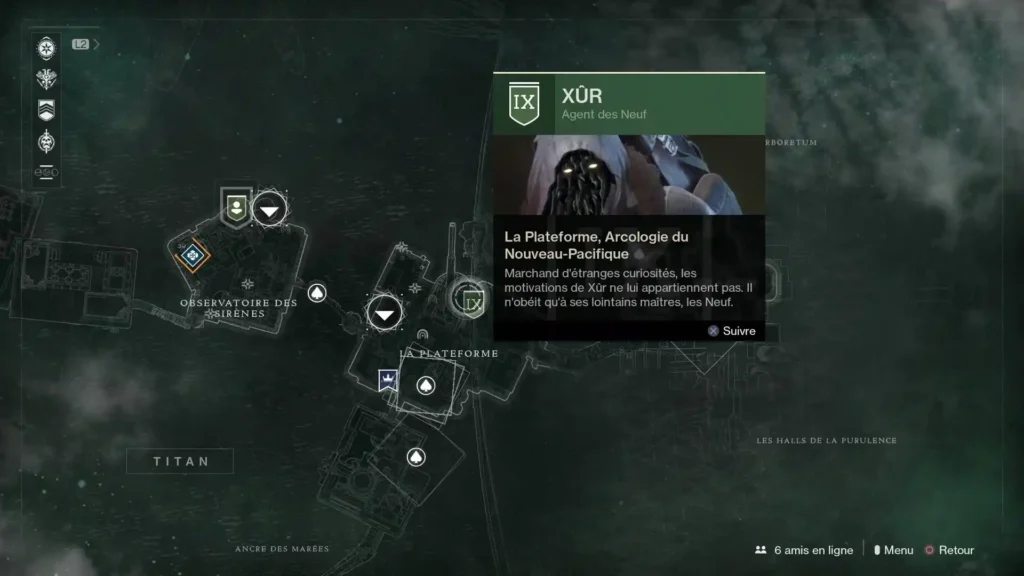Choose the chevron rank badge in sidebar
The height and width of the screenshot is (576, 1024).
click(46, 110)
